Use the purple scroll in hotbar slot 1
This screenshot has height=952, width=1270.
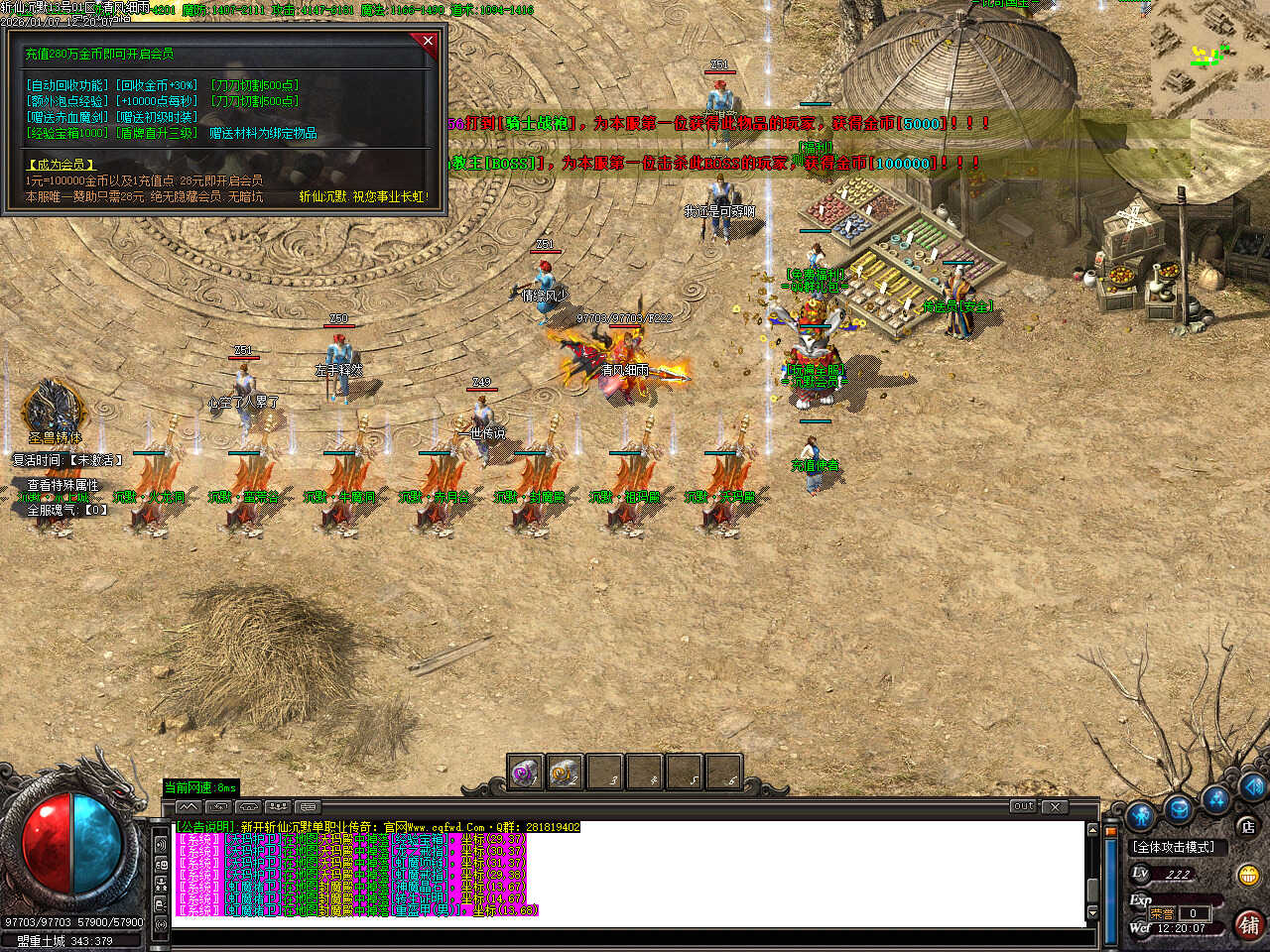525,772
